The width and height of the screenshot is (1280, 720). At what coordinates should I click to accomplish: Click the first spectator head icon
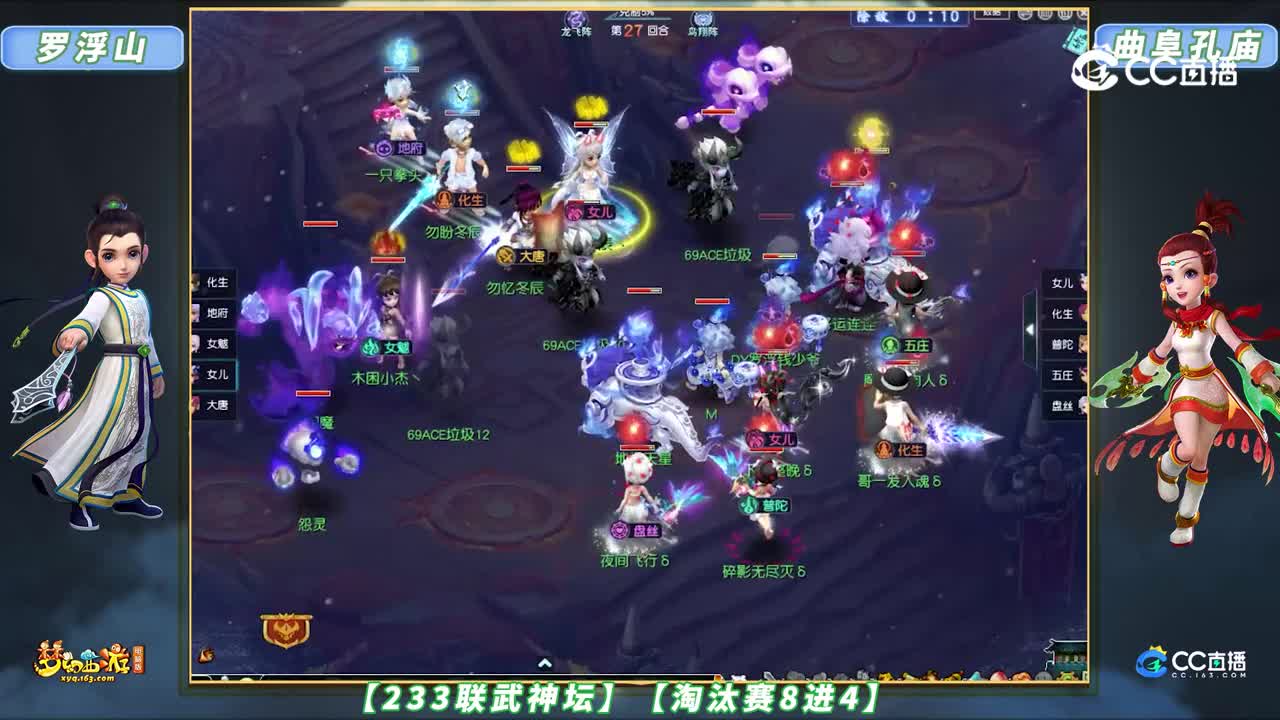(1023, 15)
